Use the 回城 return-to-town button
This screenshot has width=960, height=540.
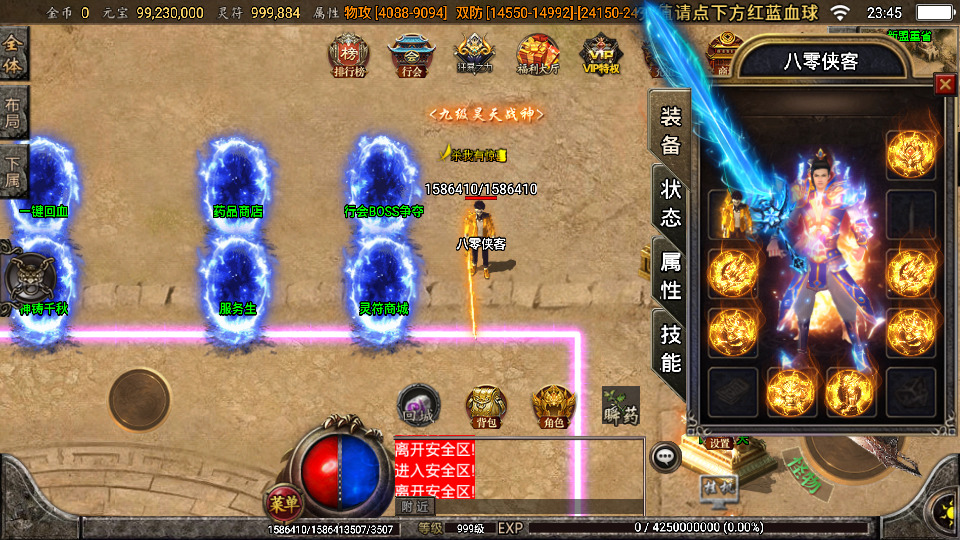click(x=417, y=404)
